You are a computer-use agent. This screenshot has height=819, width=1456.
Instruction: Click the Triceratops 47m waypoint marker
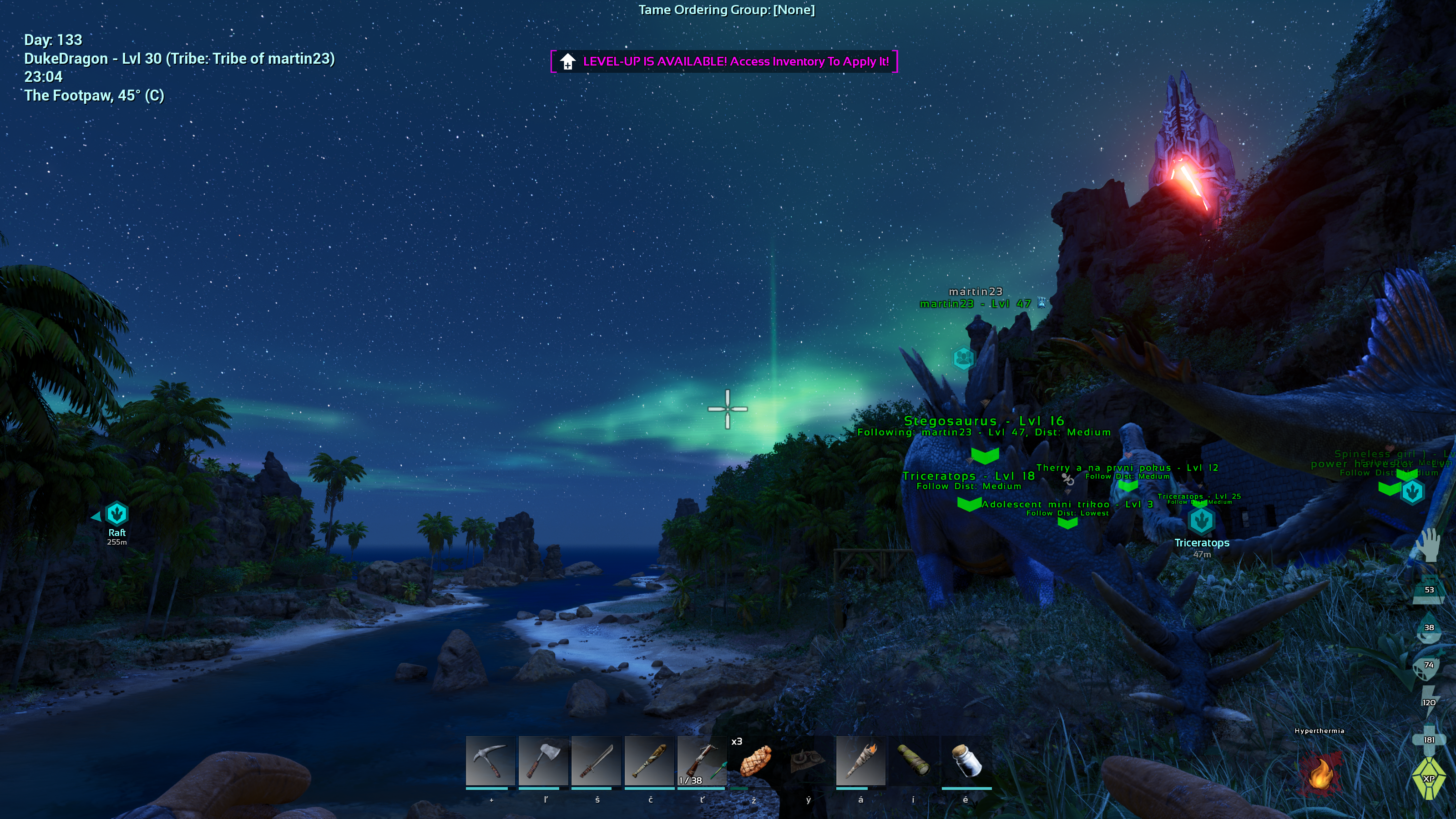point(1201,521)
